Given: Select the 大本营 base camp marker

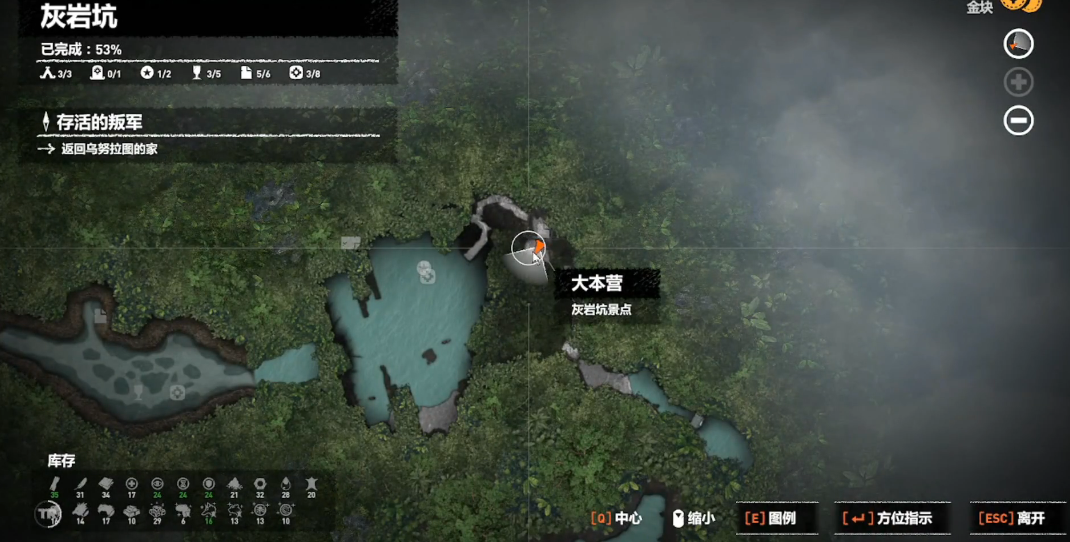Looking at the screenshot, I should (x=530, y=248).
